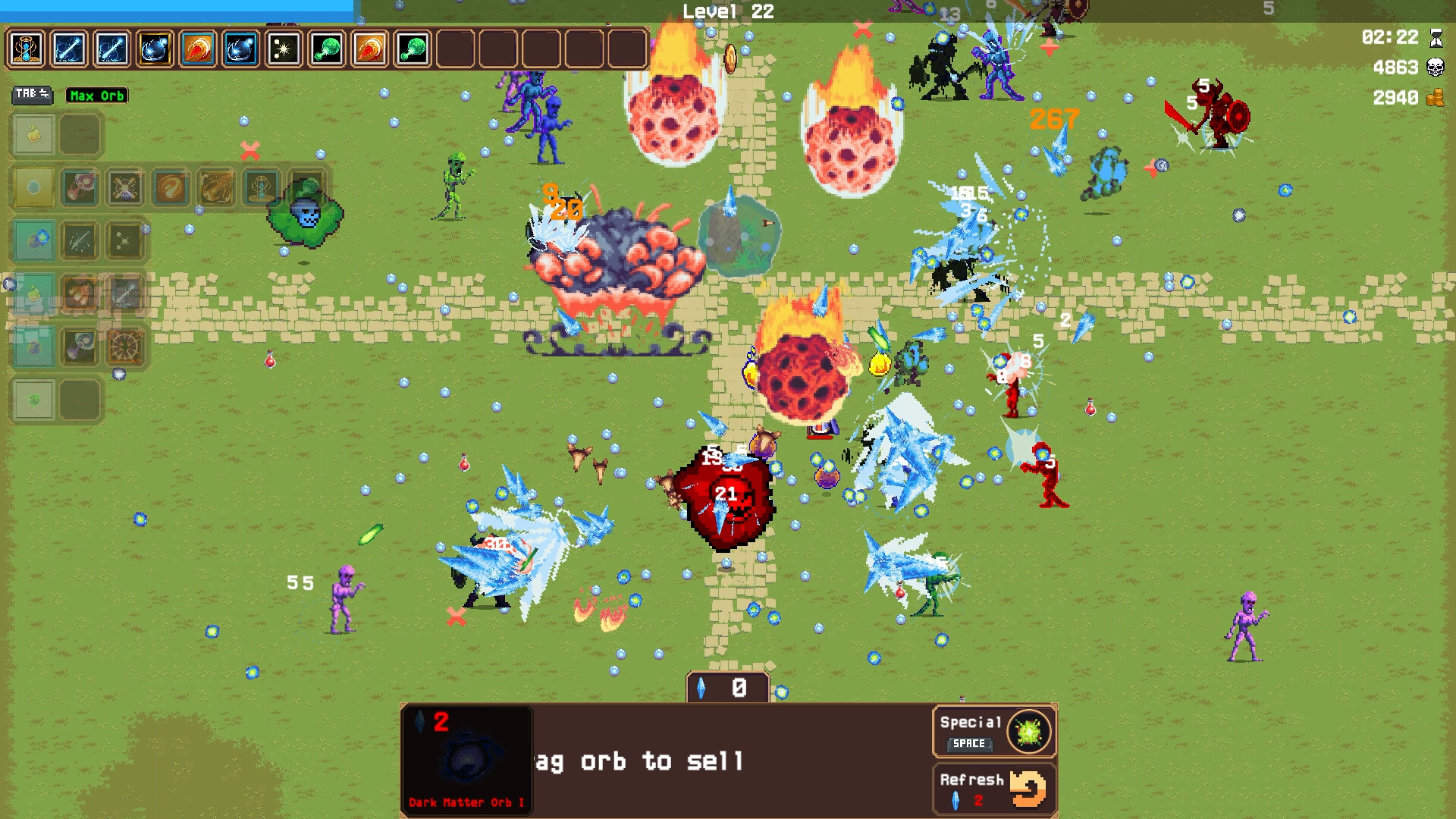Select the spiral flame upgrade in the sidebar grid
Image resolution: width=1456 pixels, height=819 pixels.
(x=171, y=187)
